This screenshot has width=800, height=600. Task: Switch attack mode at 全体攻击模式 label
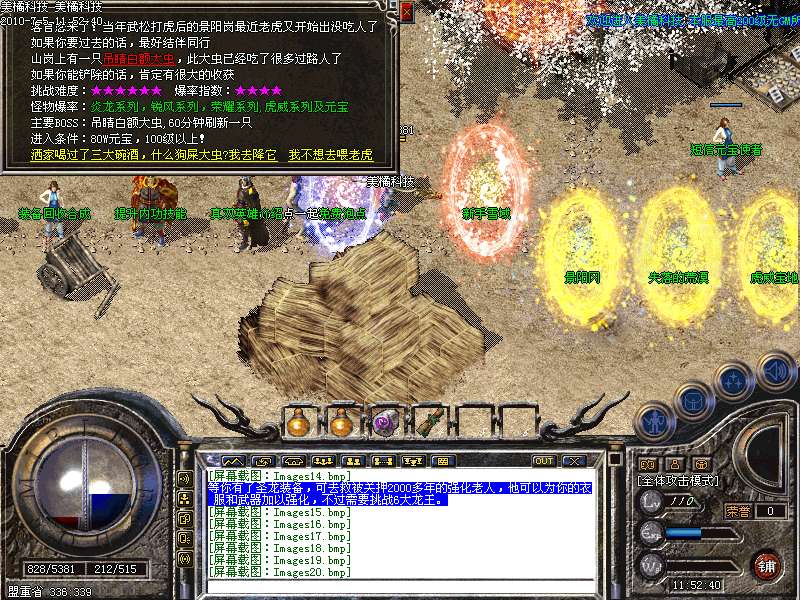coord(680,481)
